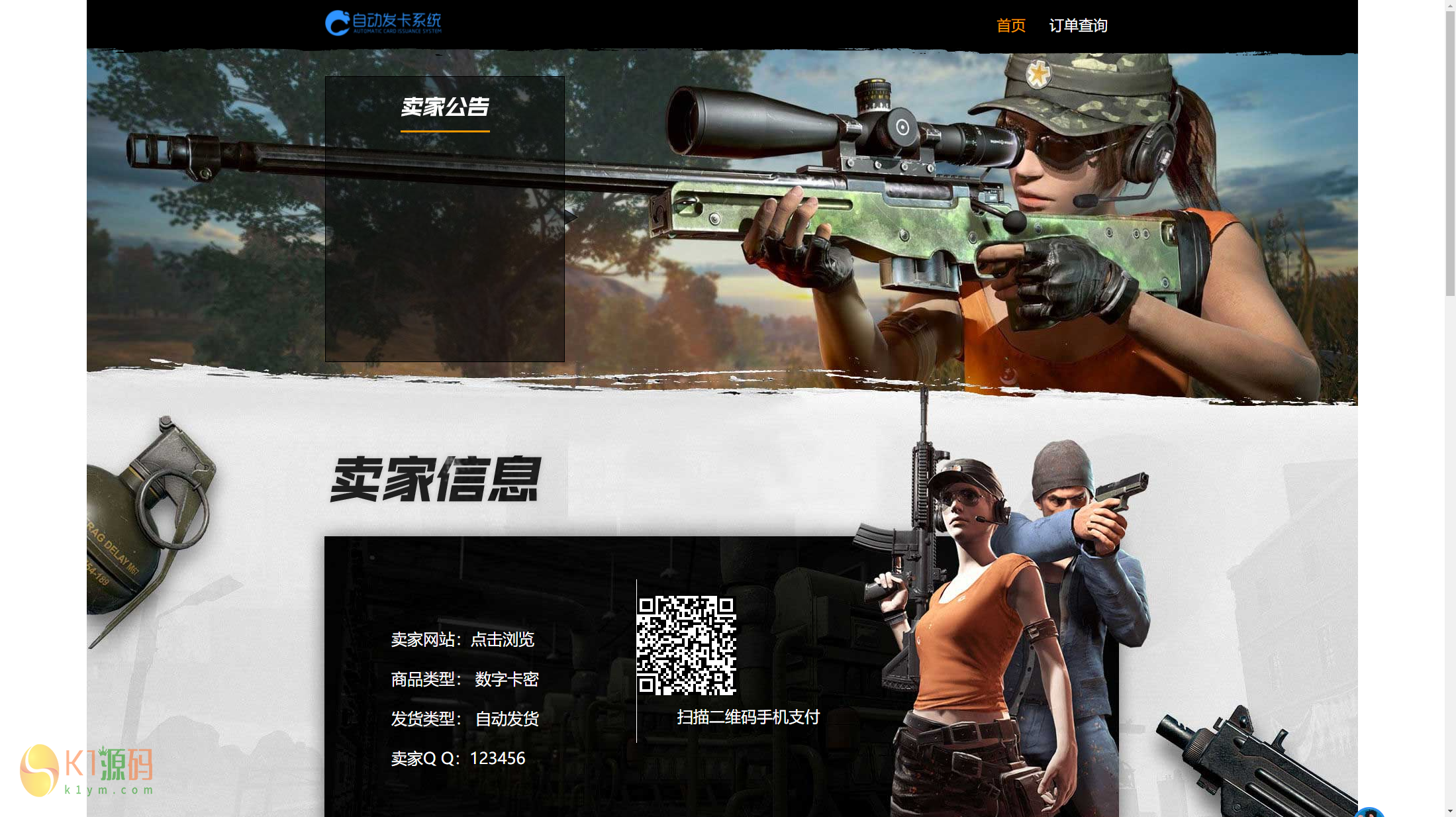Switch to 订单查询 order lookup page

tap(1079, 25)
